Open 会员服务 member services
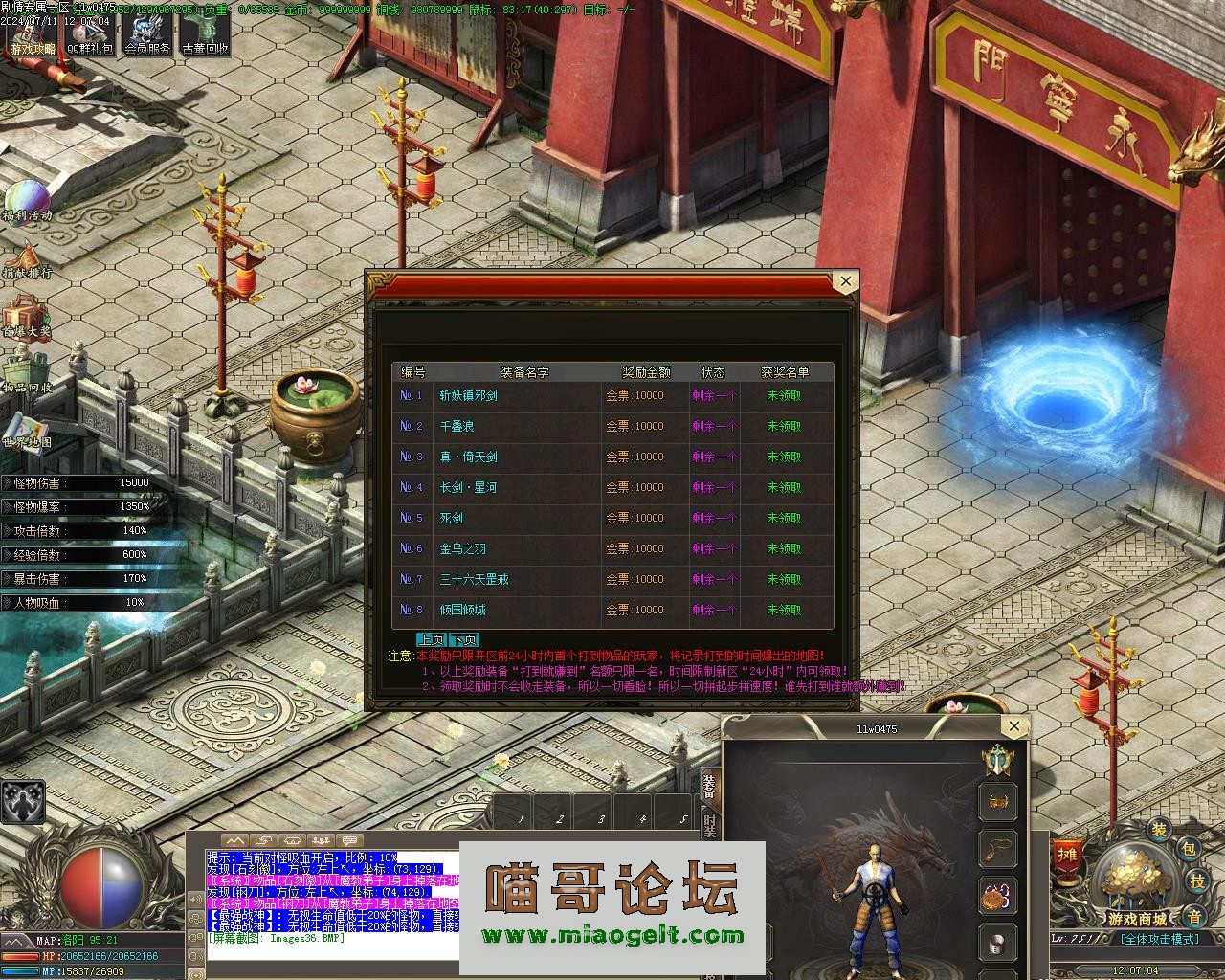Screen dimensions: 1225x980 click(x=146, y=34)
